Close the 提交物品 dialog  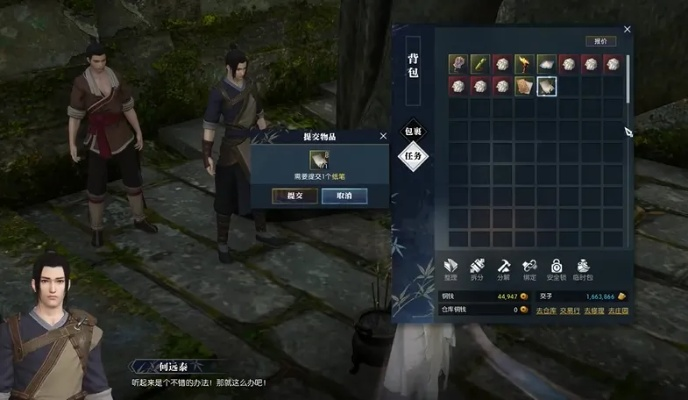[383, 135]
